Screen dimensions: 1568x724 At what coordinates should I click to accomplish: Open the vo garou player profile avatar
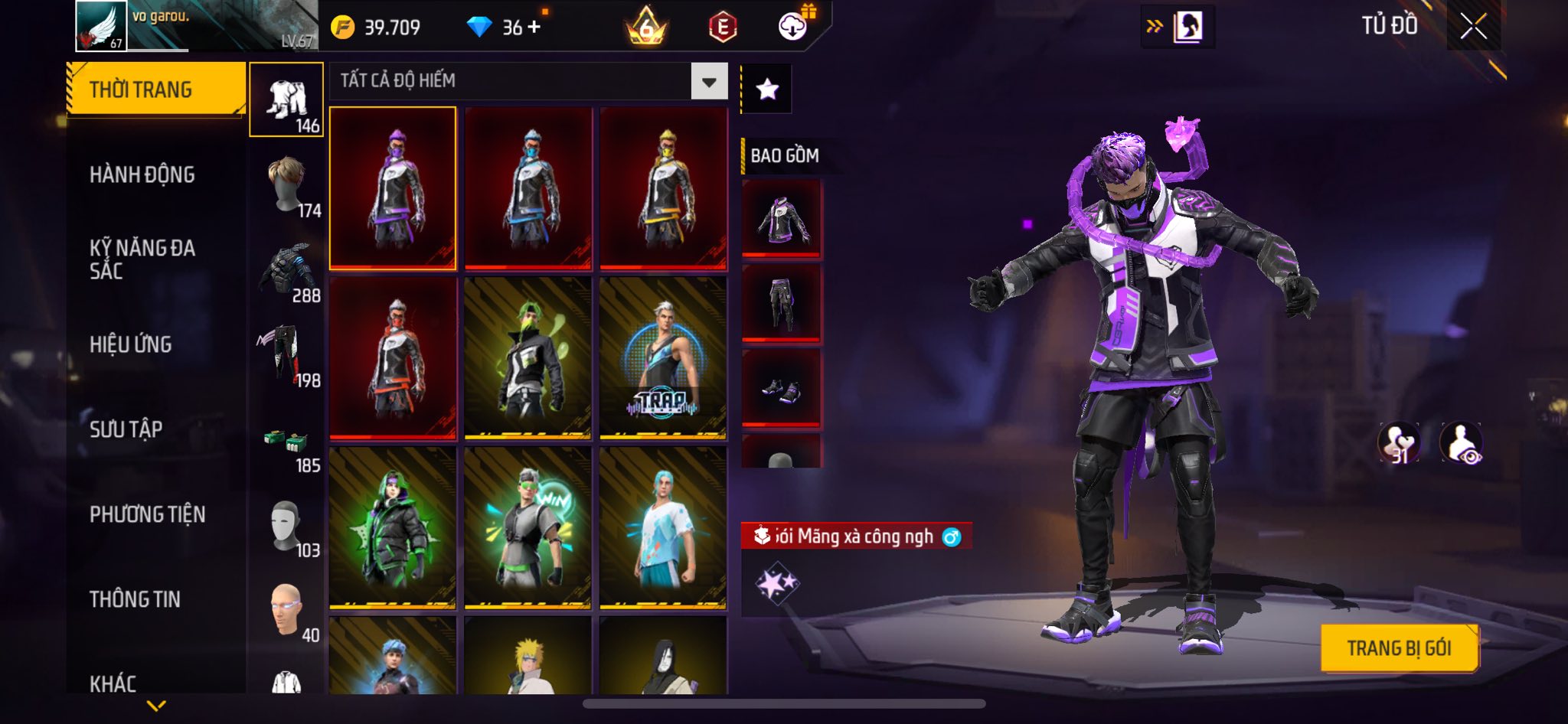pos(101,26)
